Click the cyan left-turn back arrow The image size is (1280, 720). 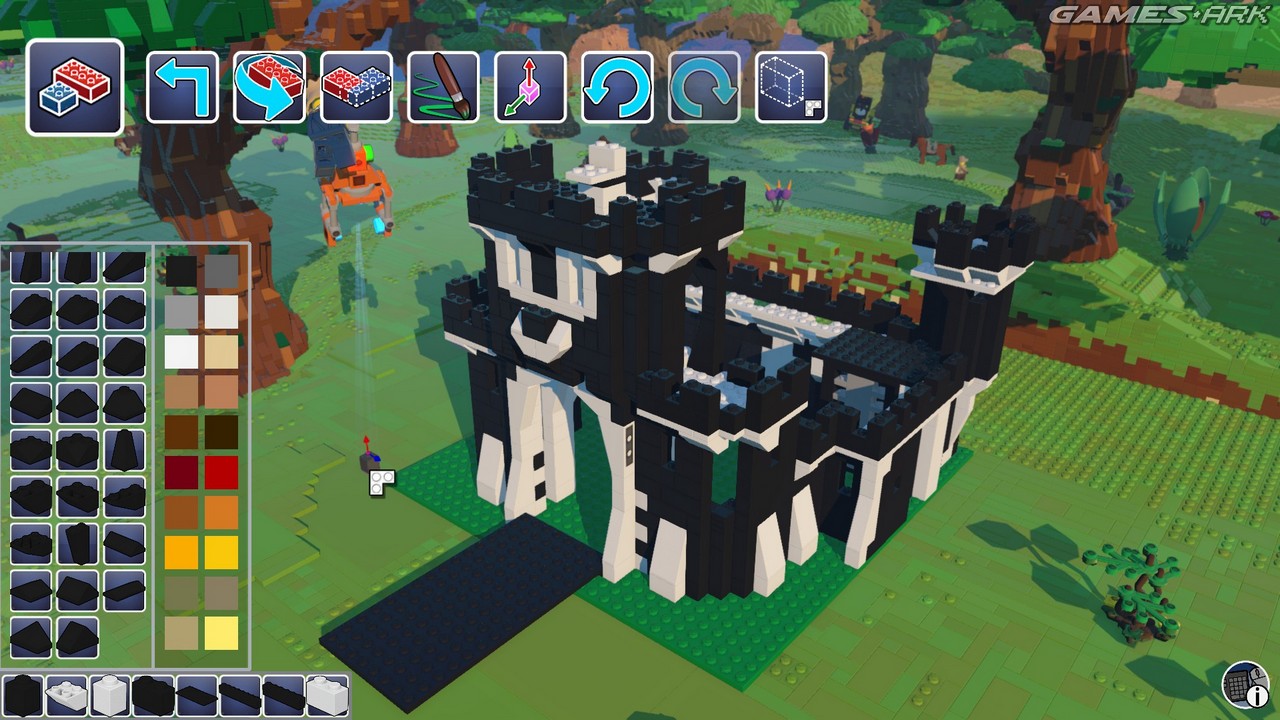point(182,88)
